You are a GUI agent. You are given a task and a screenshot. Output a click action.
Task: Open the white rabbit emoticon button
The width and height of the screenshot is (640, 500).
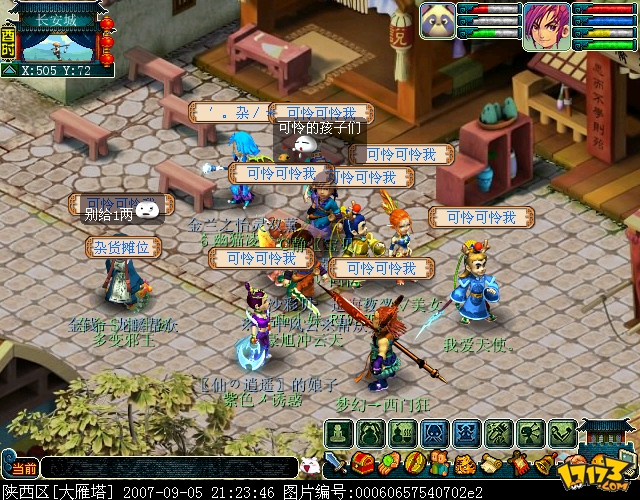pyautogui.click(x=310, y=465)
